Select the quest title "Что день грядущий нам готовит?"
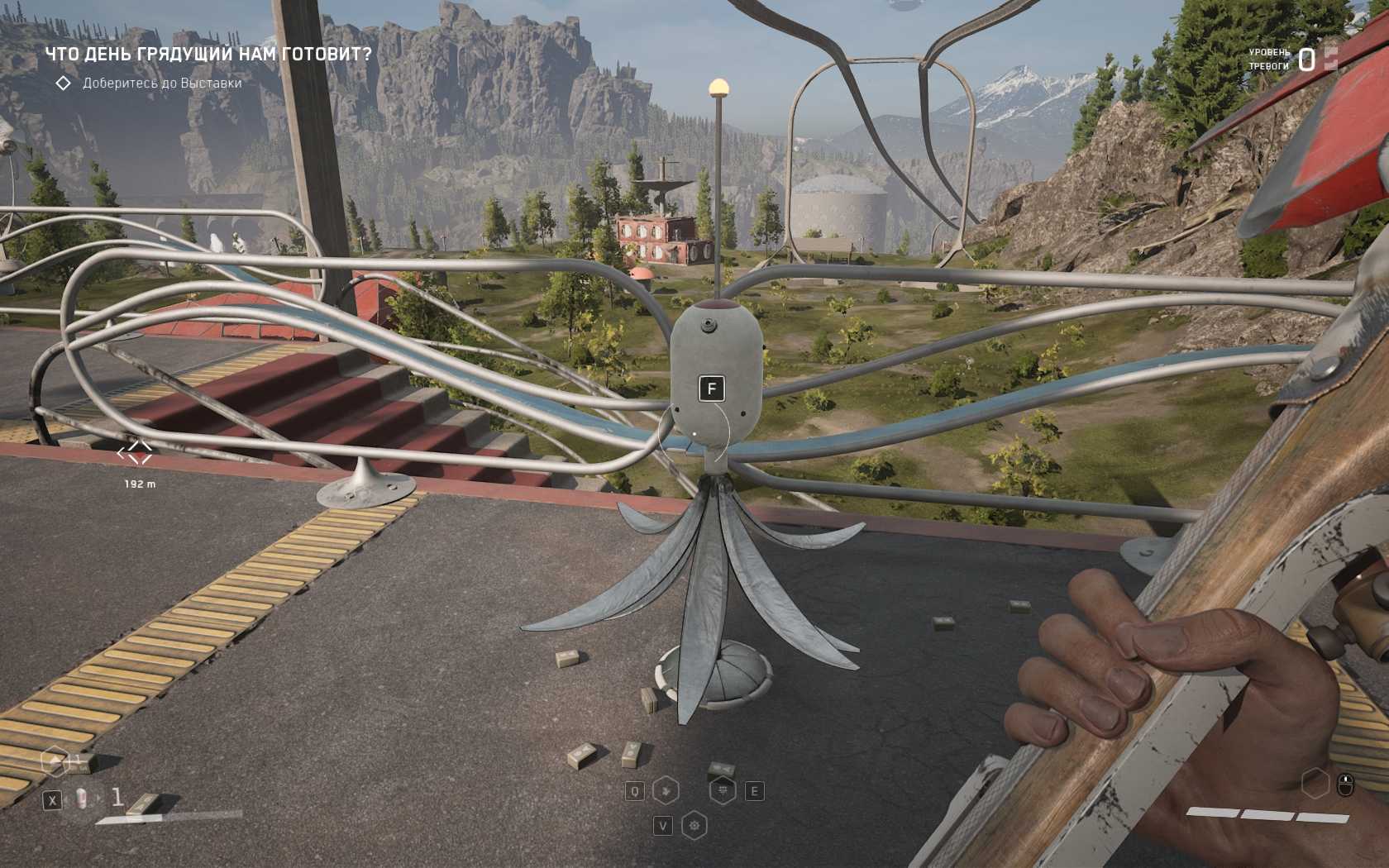1389x868 pixels. (208, 55)
